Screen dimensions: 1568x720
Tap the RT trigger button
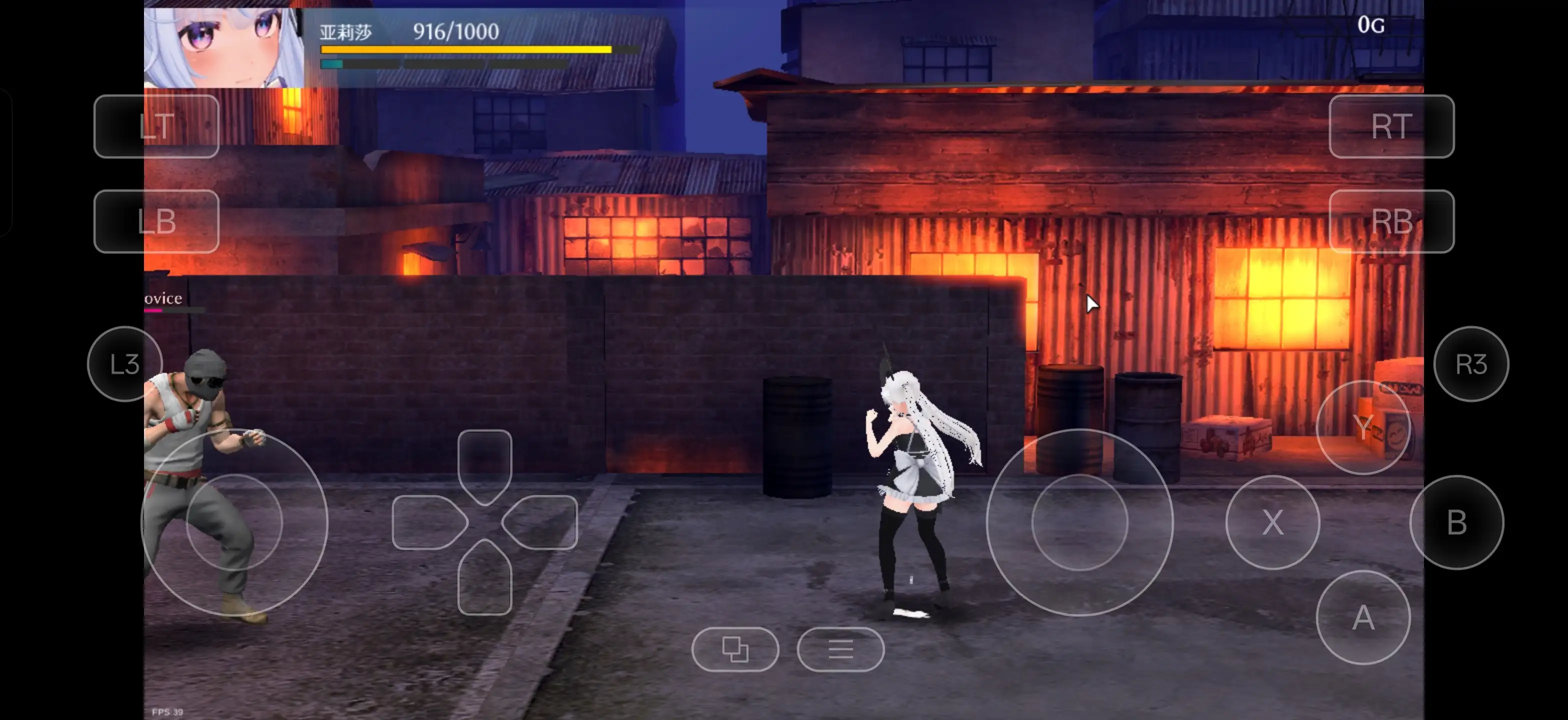tap(1391, 126)
